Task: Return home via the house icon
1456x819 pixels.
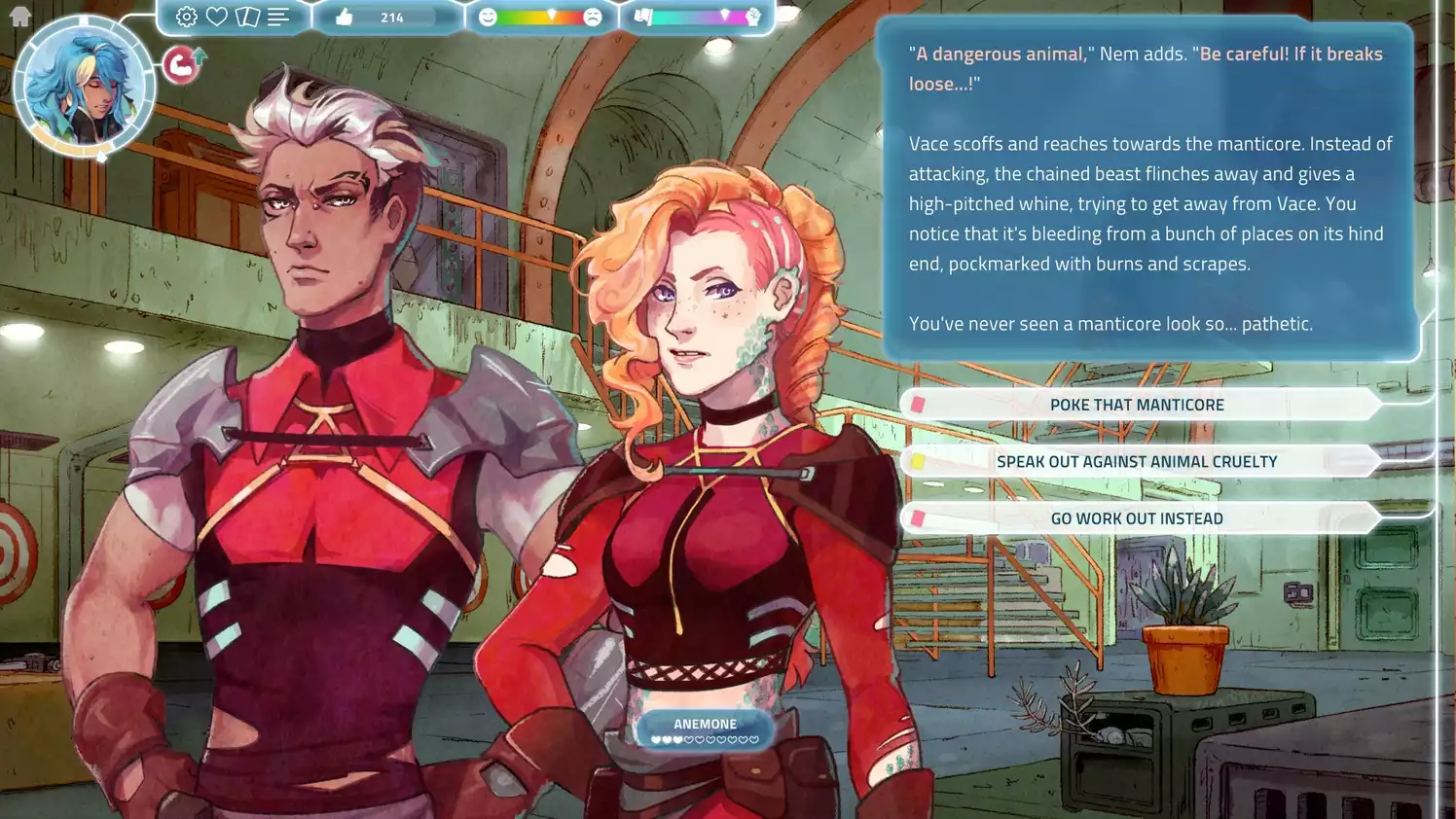Action: (x=19, y=16)
